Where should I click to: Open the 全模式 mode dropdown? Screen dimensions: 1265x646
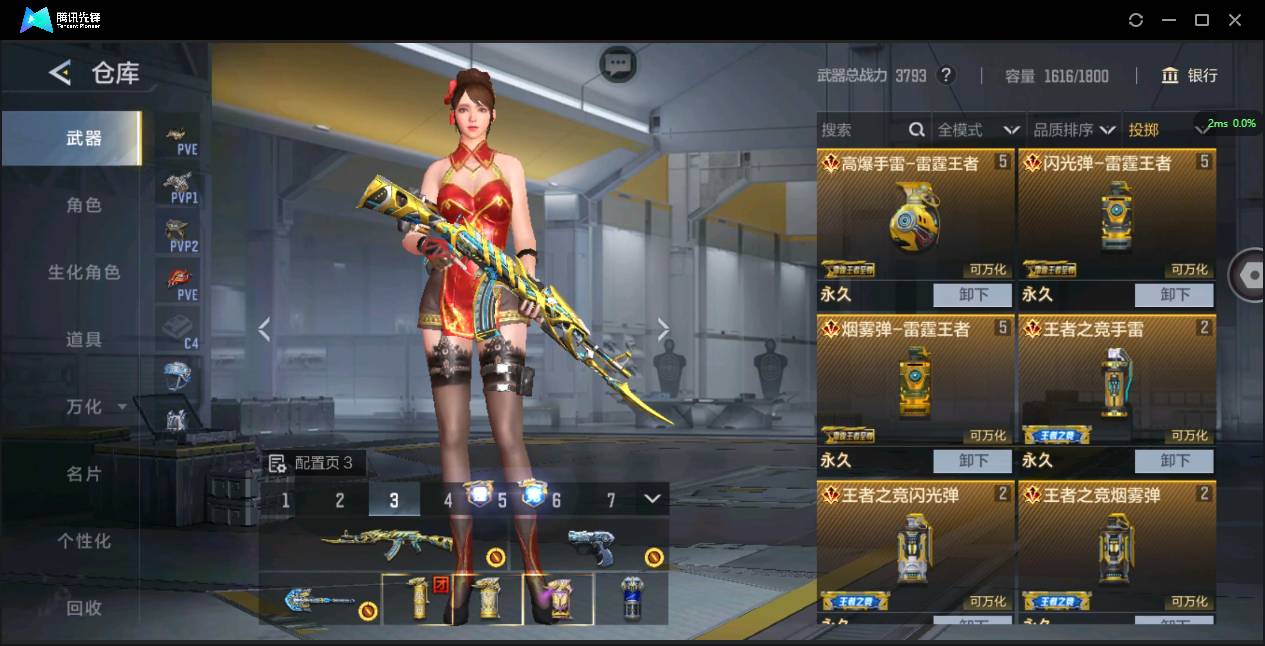pyautogui.click(x=978, y=130)
